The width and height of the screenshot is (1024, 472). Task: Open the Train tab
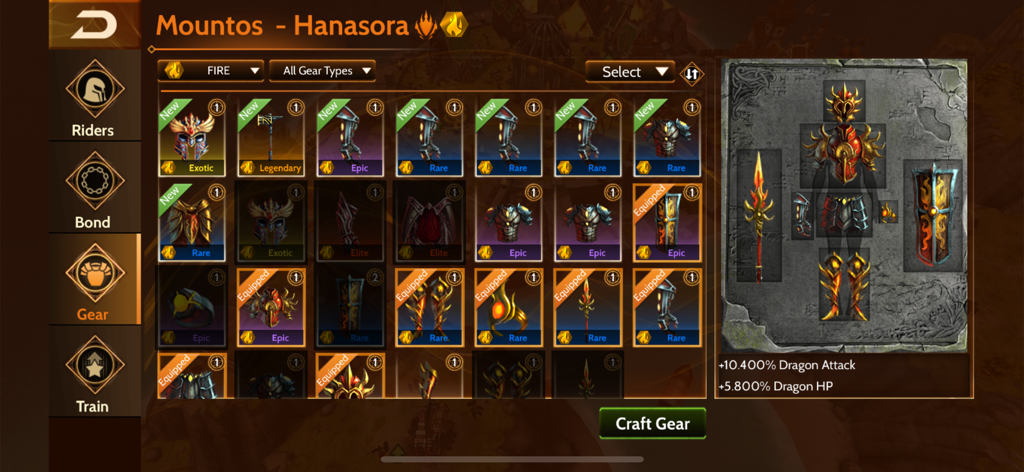[x=93, y=373]
